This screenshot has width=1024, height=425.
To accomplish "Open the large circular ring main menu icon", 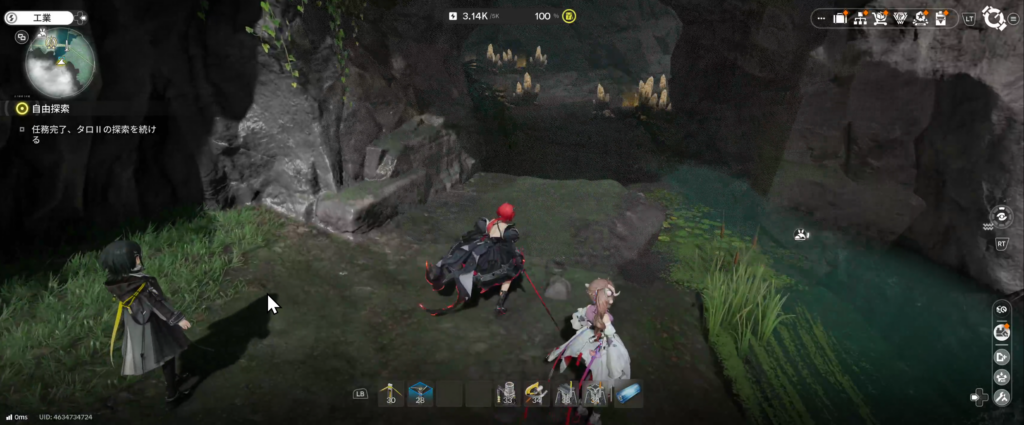I will click(x=995, y=17).
